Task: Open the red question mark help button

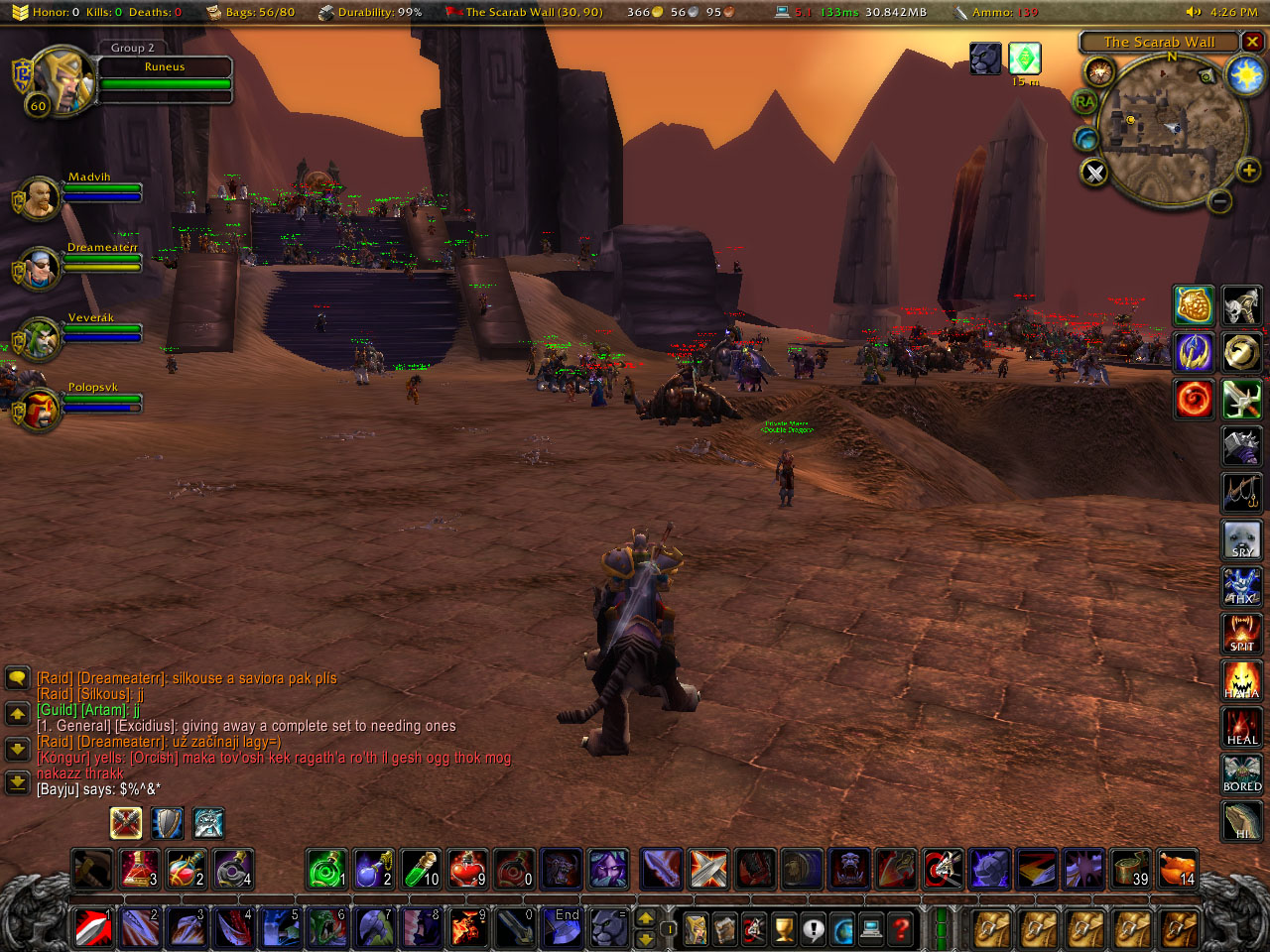Action: 901,929
